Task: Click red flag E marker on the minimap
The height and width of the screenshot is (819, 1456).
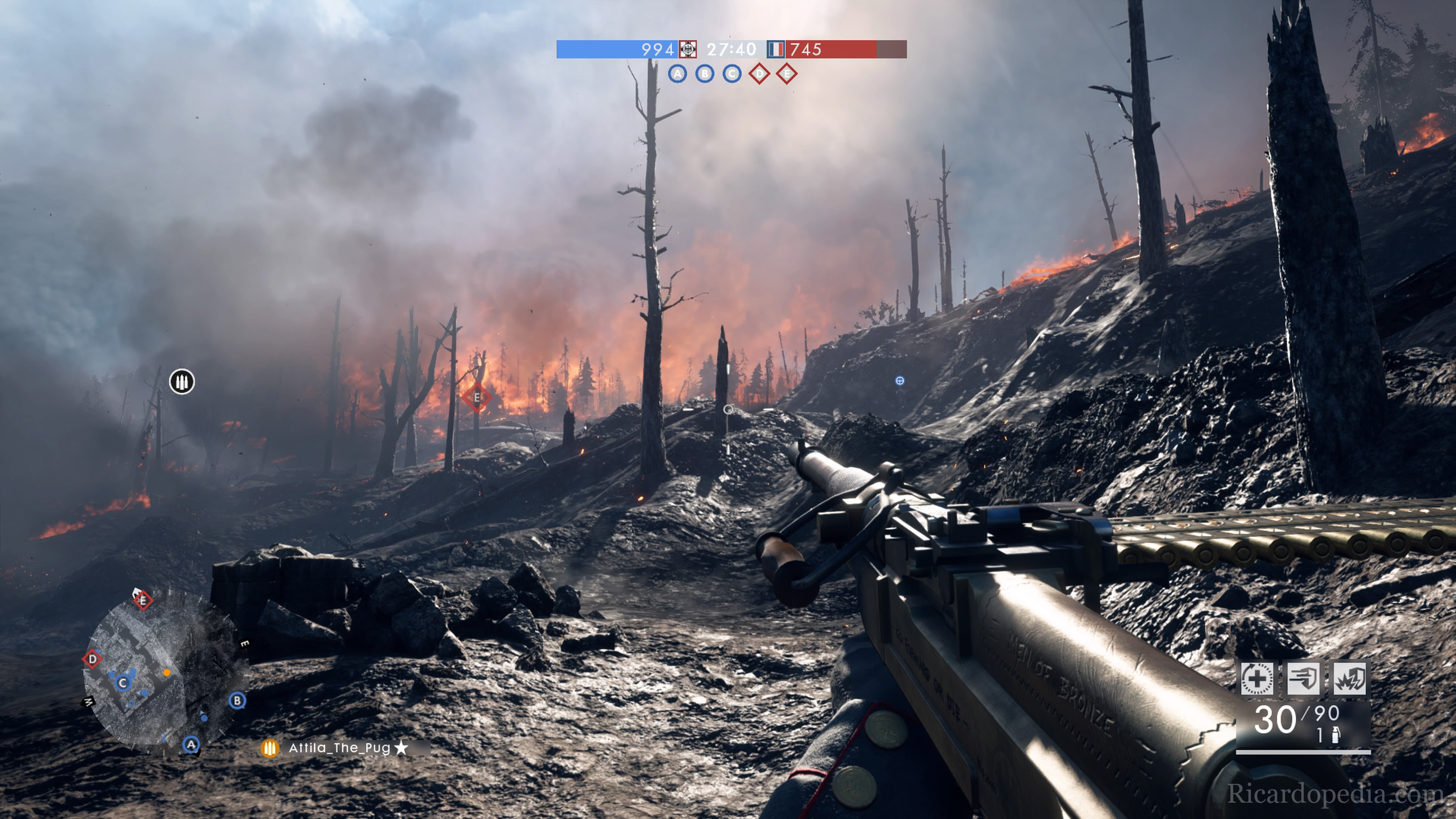Action: pos(143,600)
